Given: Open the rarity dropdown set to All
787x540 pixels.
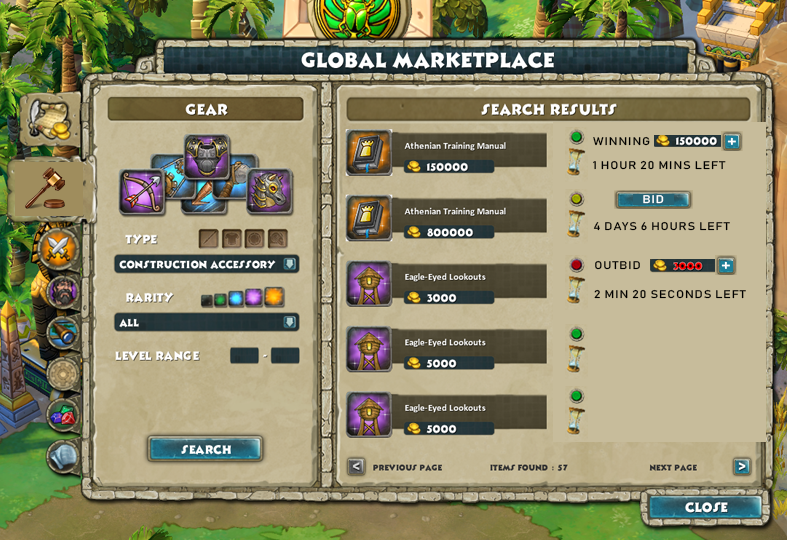Looking at the screenshot, I should tap(206, 322).
